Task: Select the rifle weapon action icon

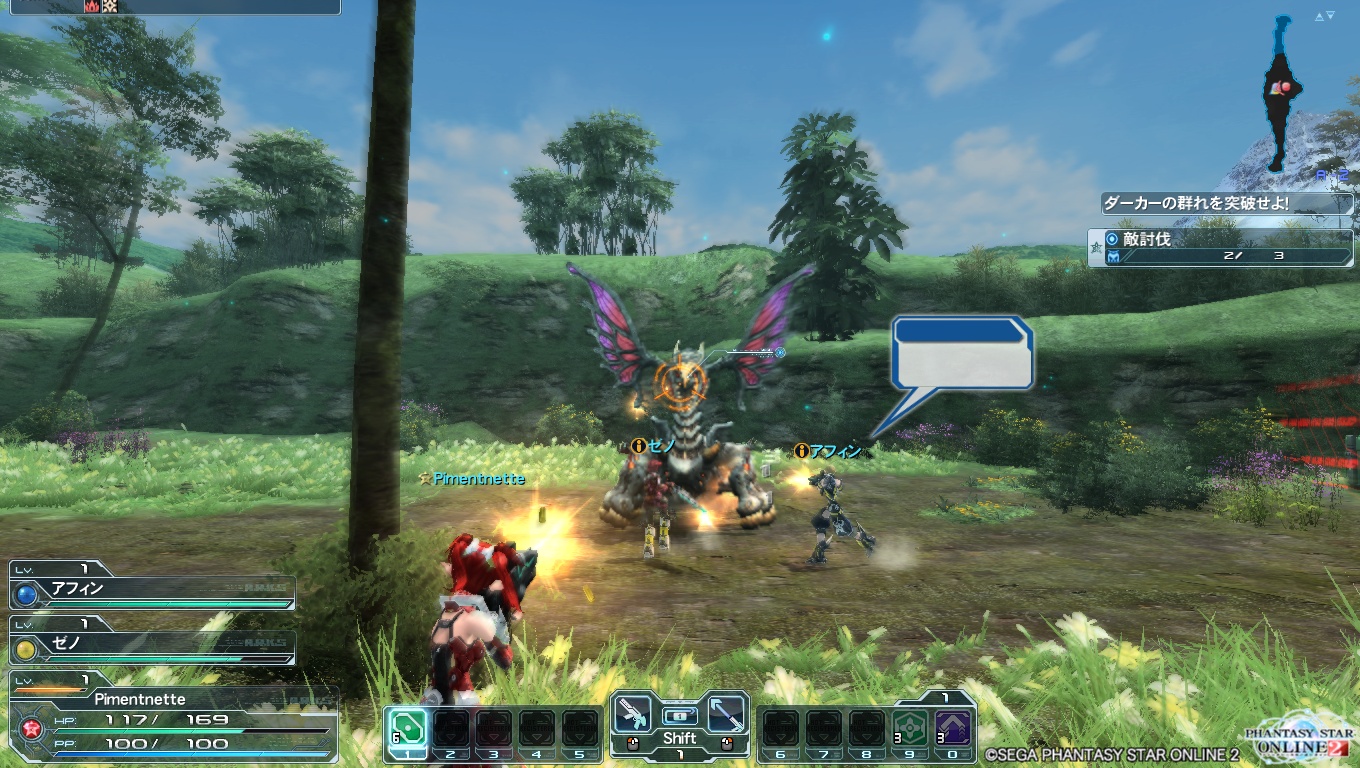Action: [633, 714]
